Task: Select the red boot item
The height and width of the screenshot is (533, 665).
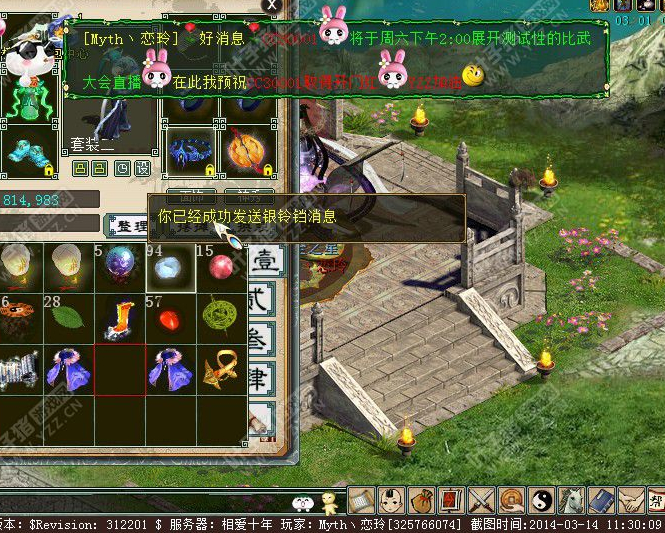Action: click(119, 318)
